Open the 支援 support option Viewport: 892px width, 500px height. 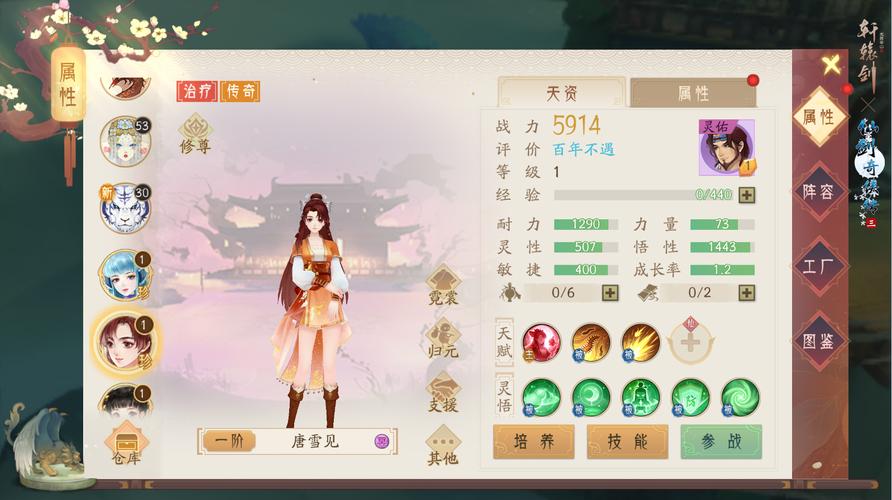(x=443, y=391)
